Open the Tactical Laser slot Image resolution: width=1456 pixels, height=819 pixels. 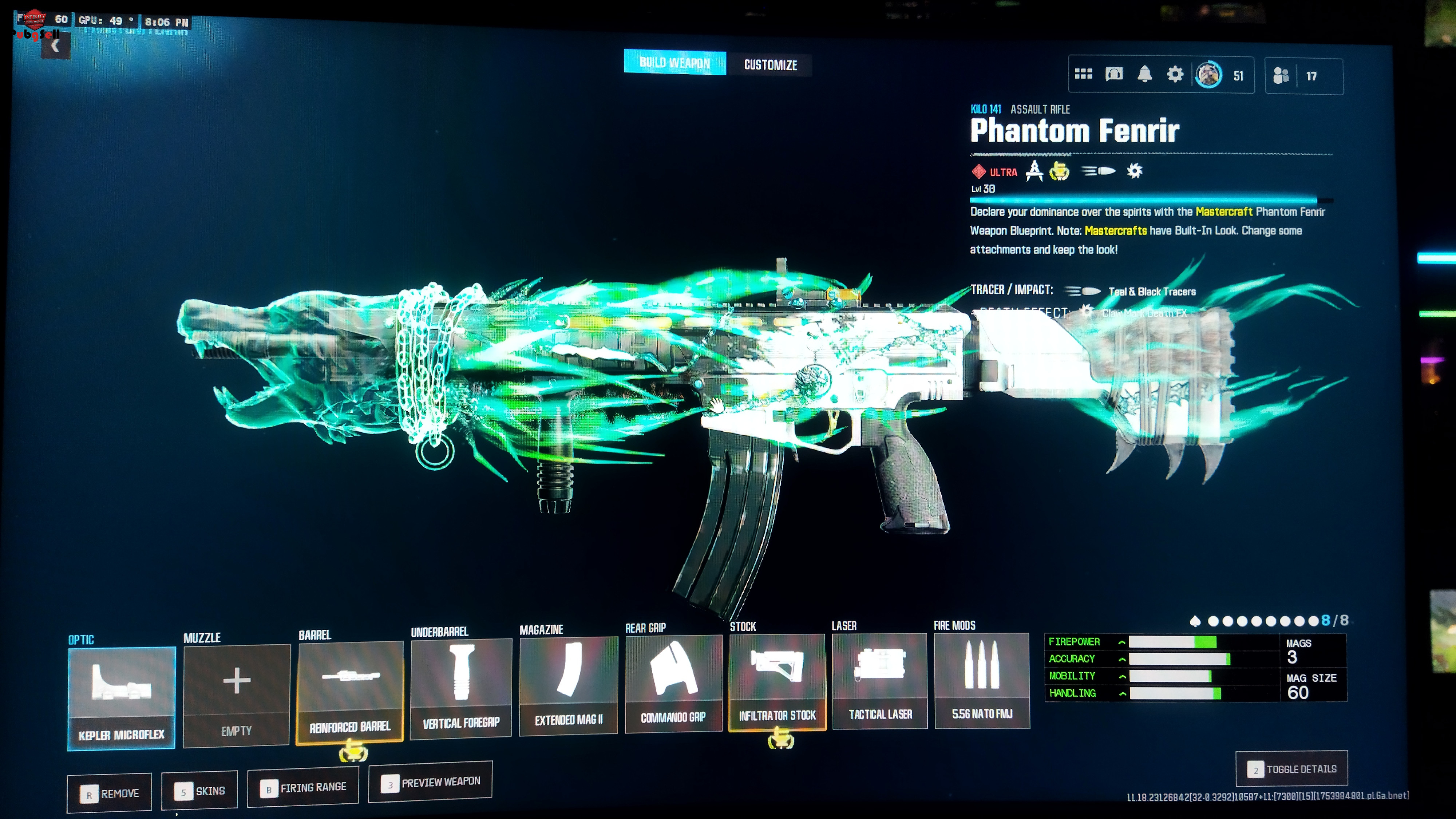point(879,681)
